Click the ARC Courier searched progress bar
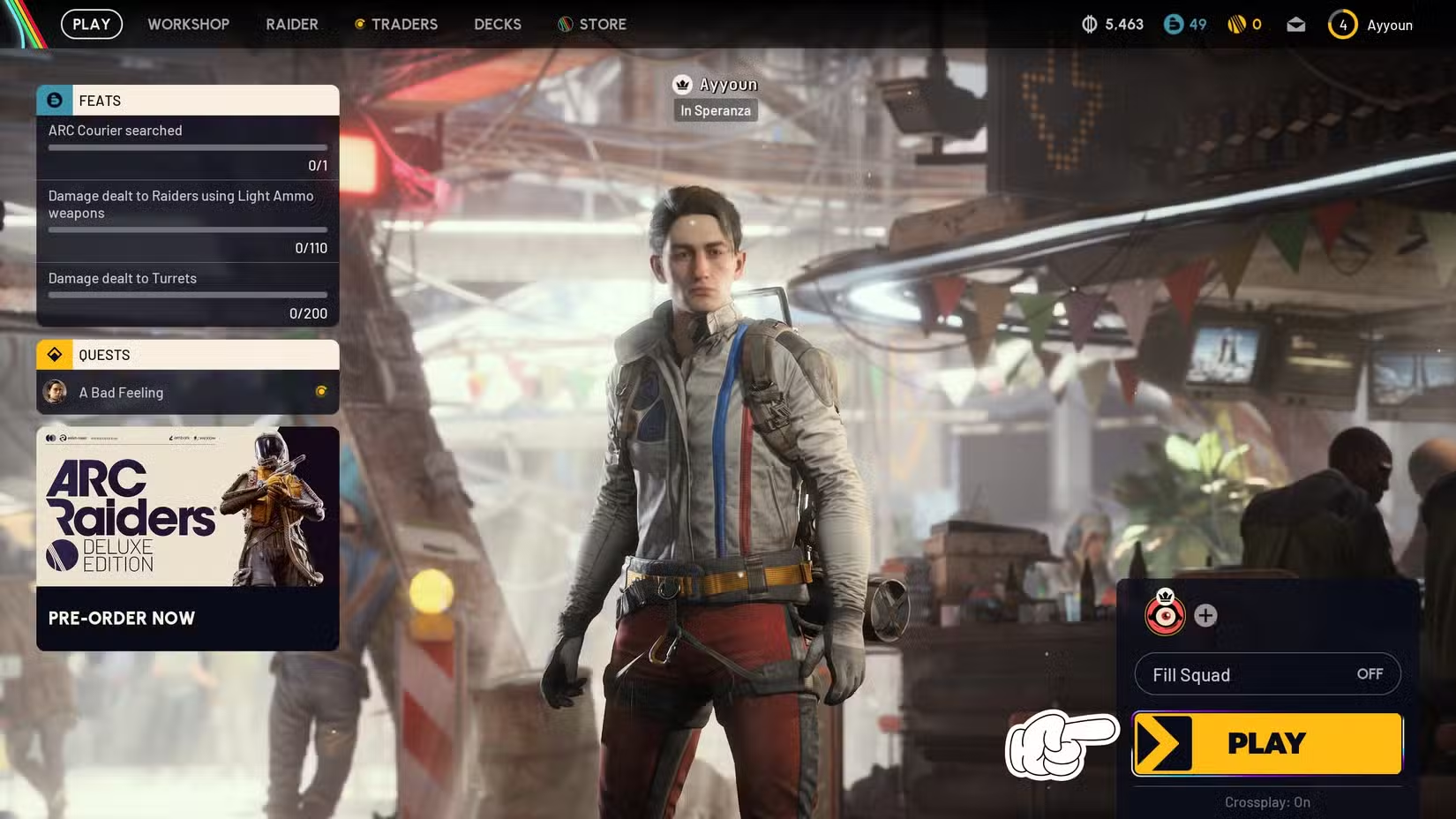Screen dimensions: 1456x819 [x=187, y=147]
